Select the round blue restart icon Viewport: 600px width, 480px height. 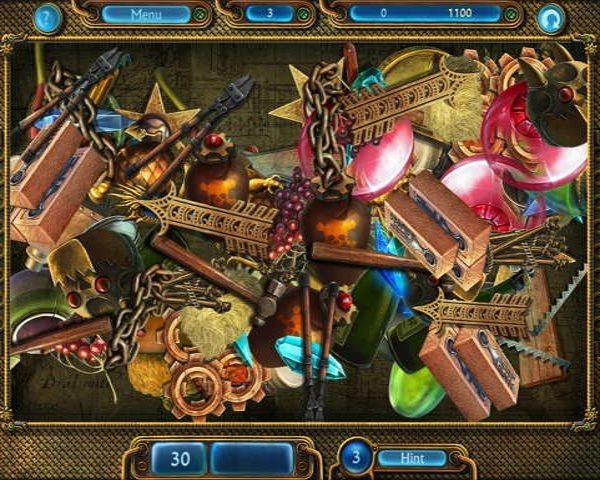[x=551, y=18]
